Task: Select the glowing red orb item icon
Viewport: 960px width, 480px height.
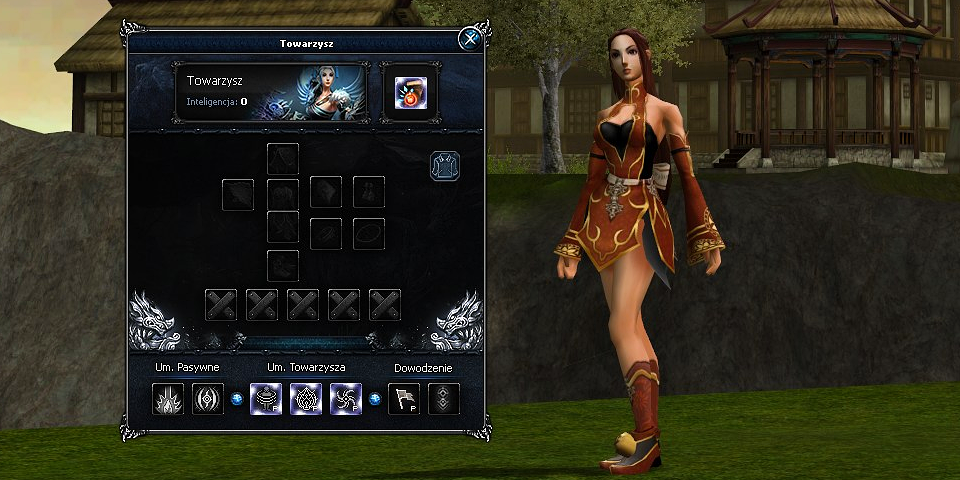Action: (x=408, y=93)
